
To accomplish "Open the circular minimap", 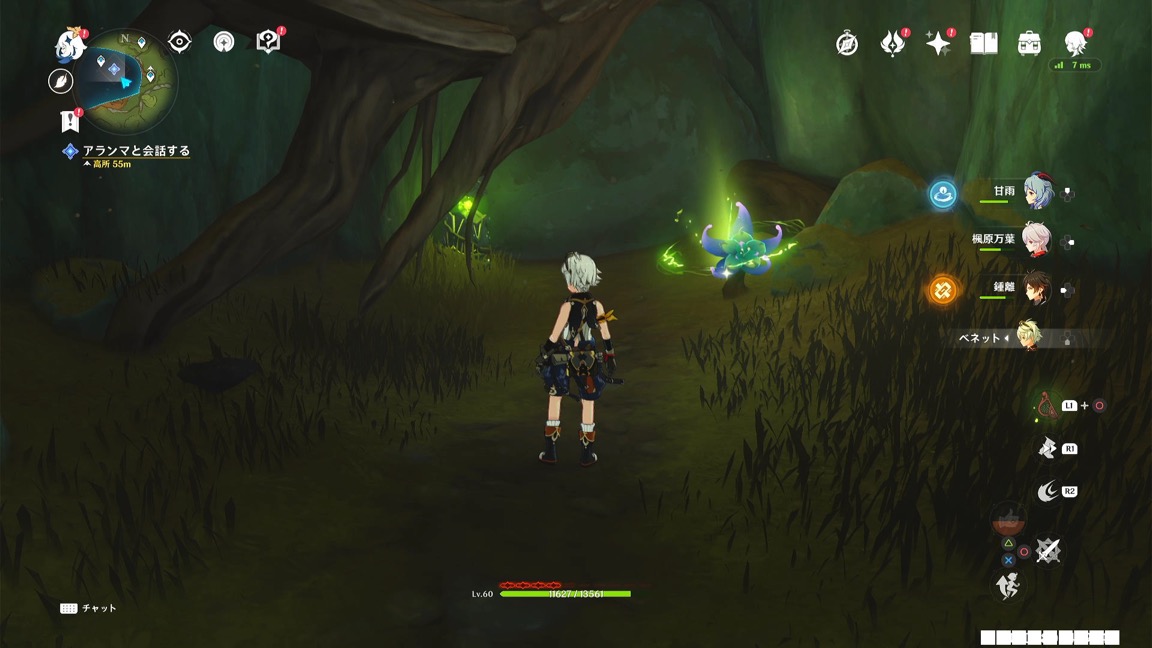I will [x=126, y=80].
